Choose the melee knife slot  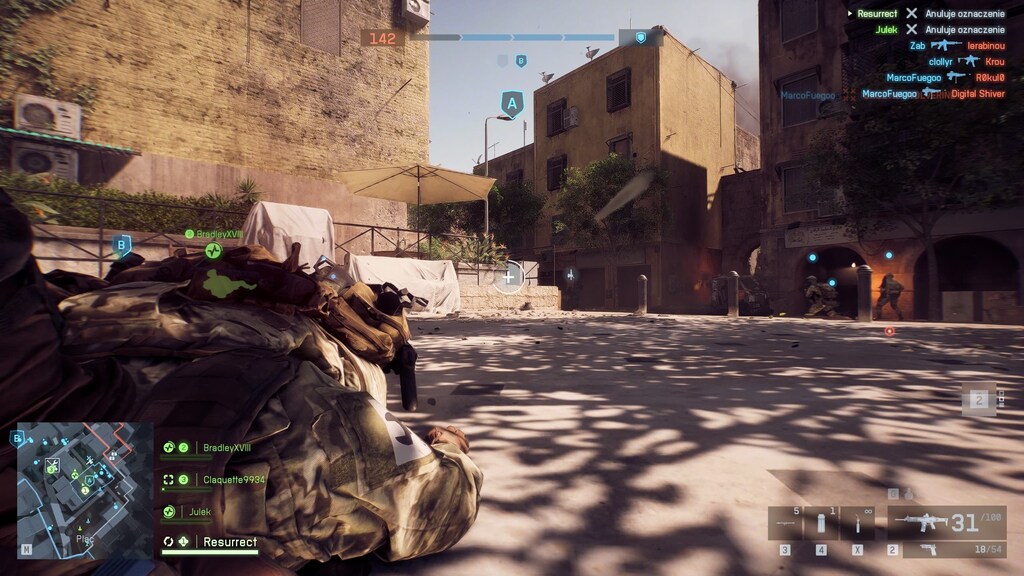[857, 523]
